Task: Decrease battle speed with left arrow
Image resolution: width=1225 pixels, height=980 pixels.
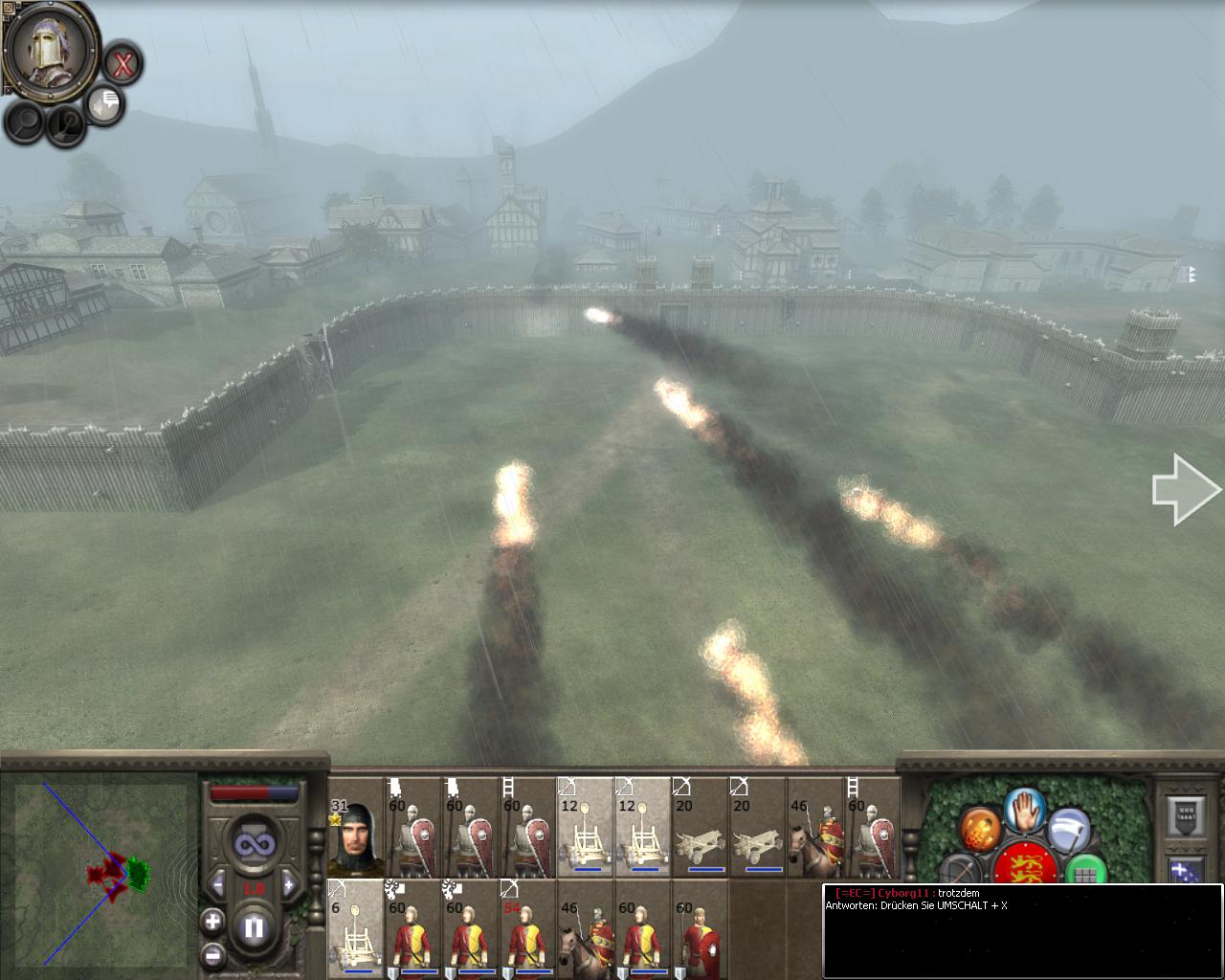Action: tap(218, 883)
